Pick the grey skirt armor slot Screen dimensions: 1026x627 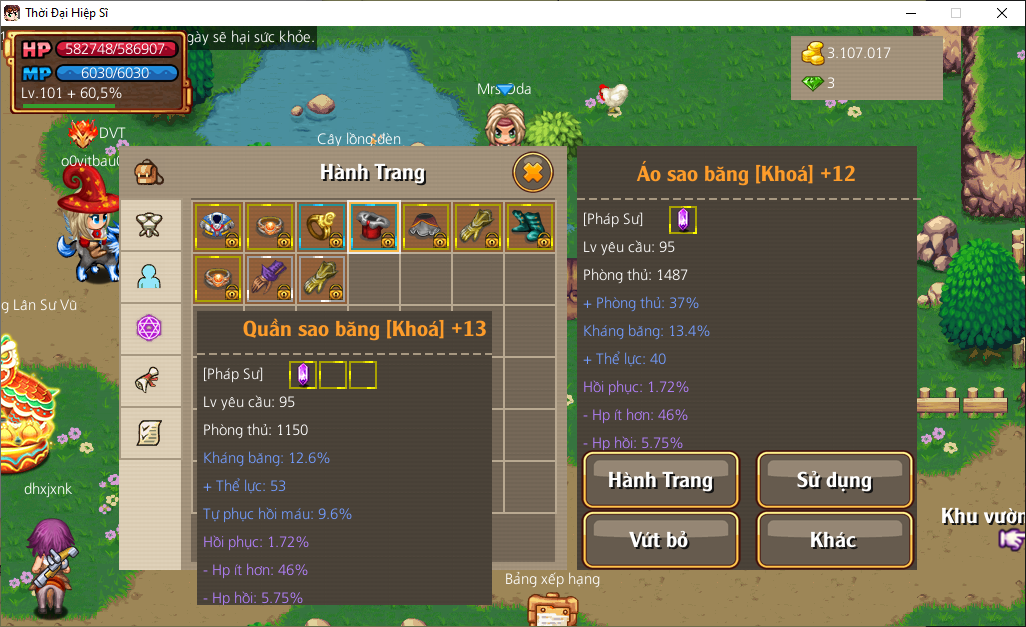point(426,226)
